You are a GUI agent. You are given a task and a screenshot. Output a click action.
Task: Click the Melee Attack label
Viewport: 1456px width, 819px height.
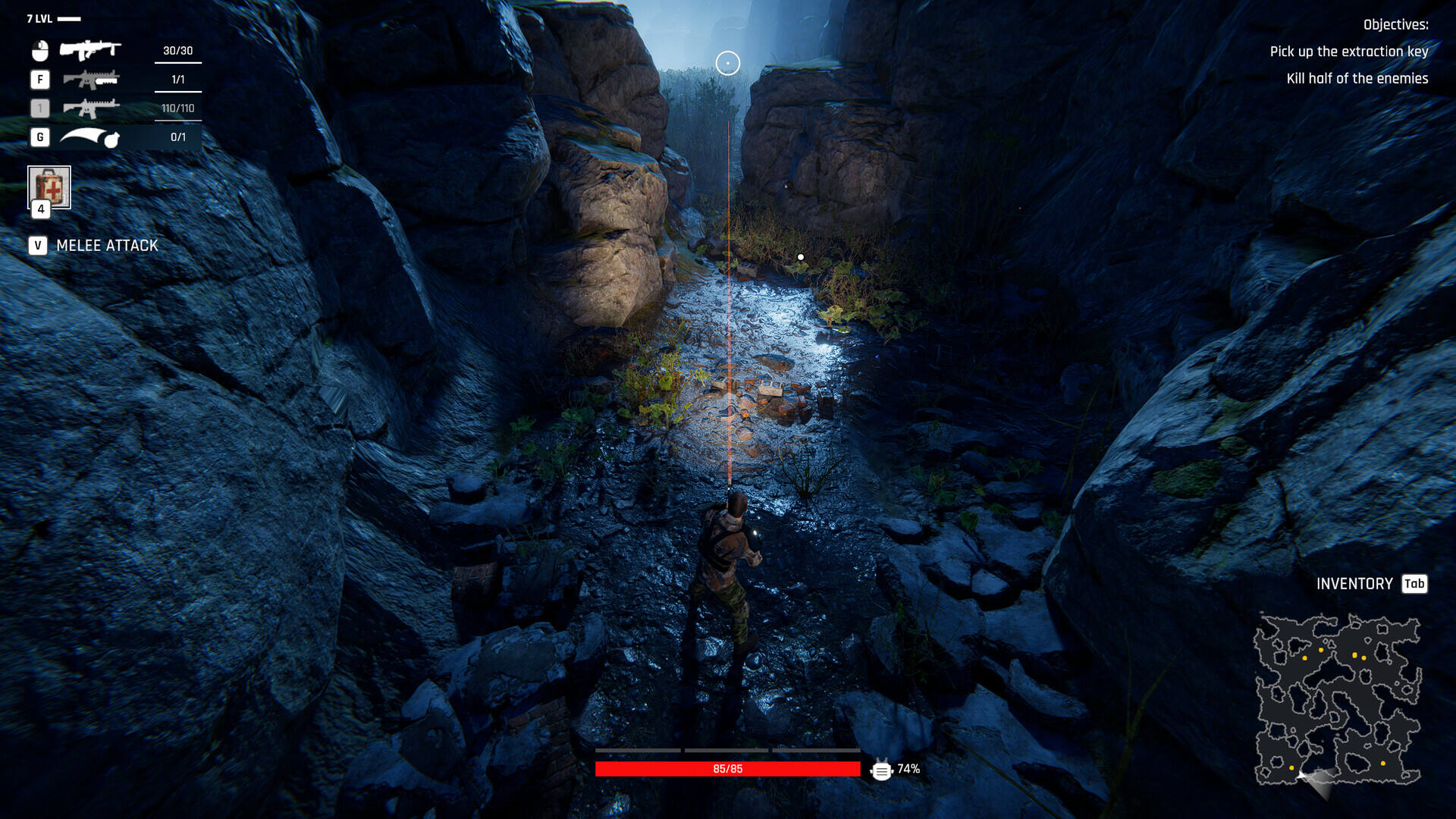coord(107,246)
